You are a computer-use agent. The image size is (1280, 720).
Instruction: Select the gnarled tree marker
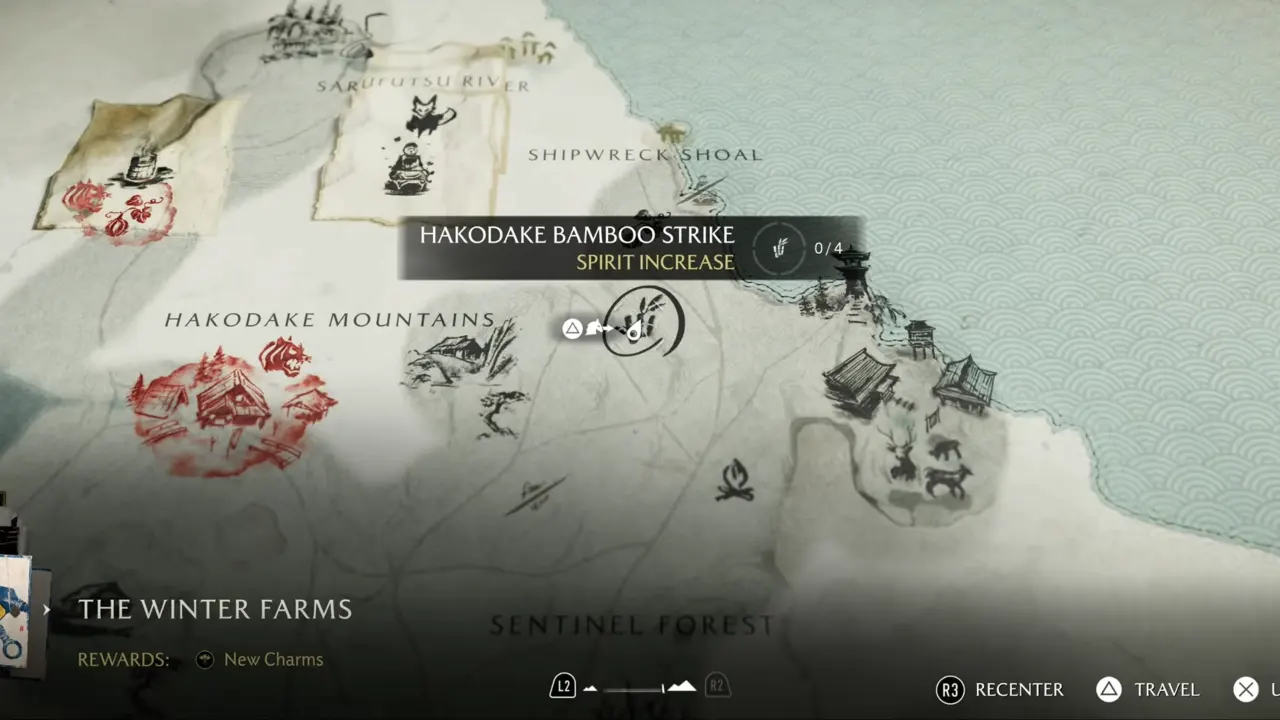point(500,411)
